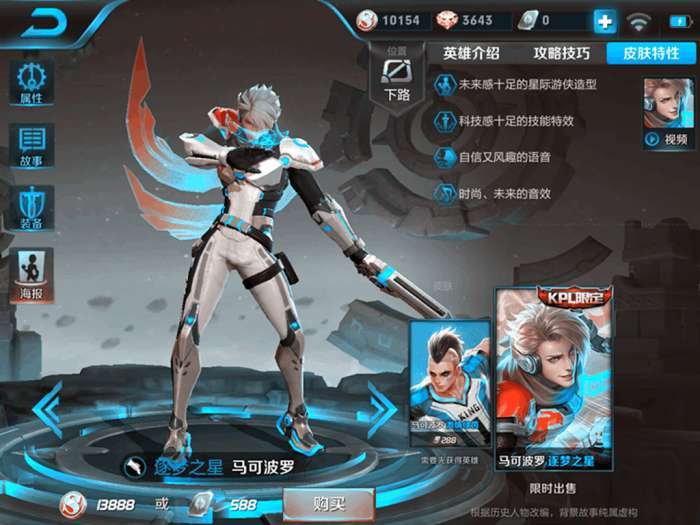The width and height of the screenshot is (700, 525).
Task: Open the 装备 equipment section
Action: tap(31, 207)
